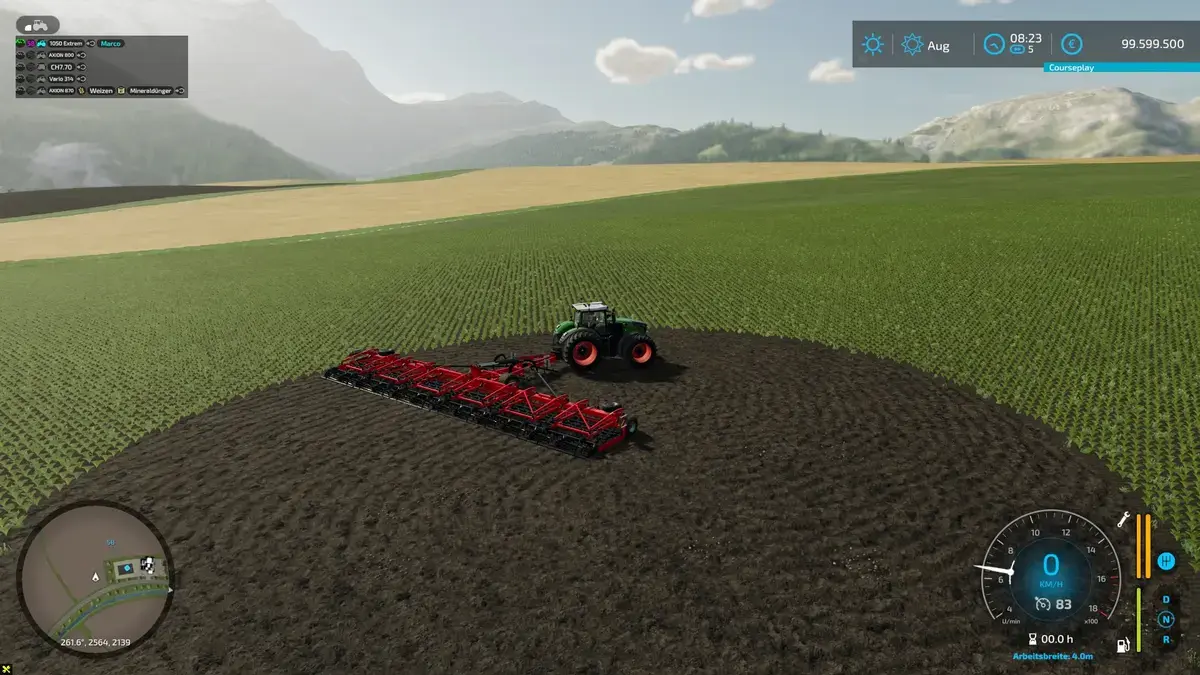Screen dimensions: 1200x675
Task: Click the gearbox shifter icon
Action: pyautogui.click(x=1165, y=561)
